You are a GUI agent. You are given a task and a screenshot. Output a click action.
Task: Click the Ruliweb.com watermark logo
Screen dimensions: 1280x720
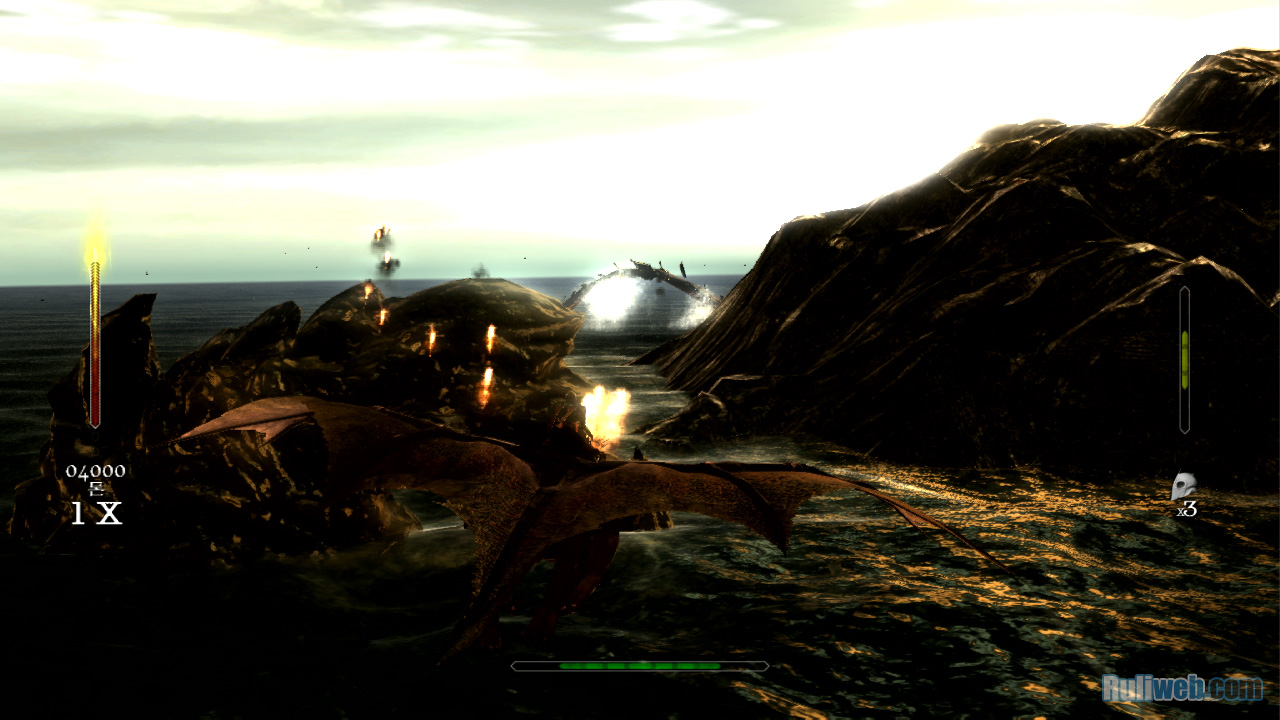coord(1182,688)
